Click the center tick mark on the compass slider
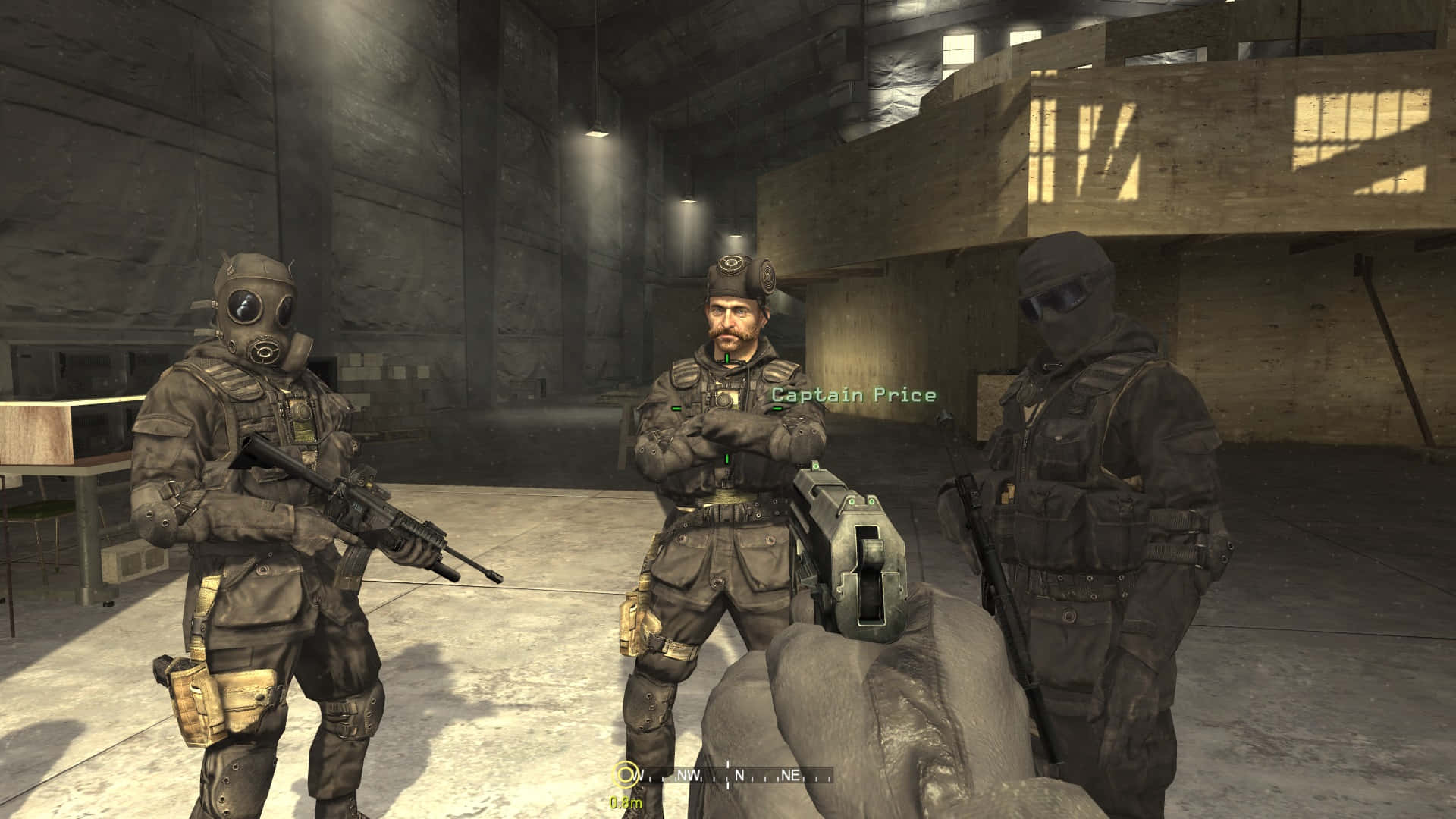The width and height of the screenshot is (1456, 819). coord(726,775)
